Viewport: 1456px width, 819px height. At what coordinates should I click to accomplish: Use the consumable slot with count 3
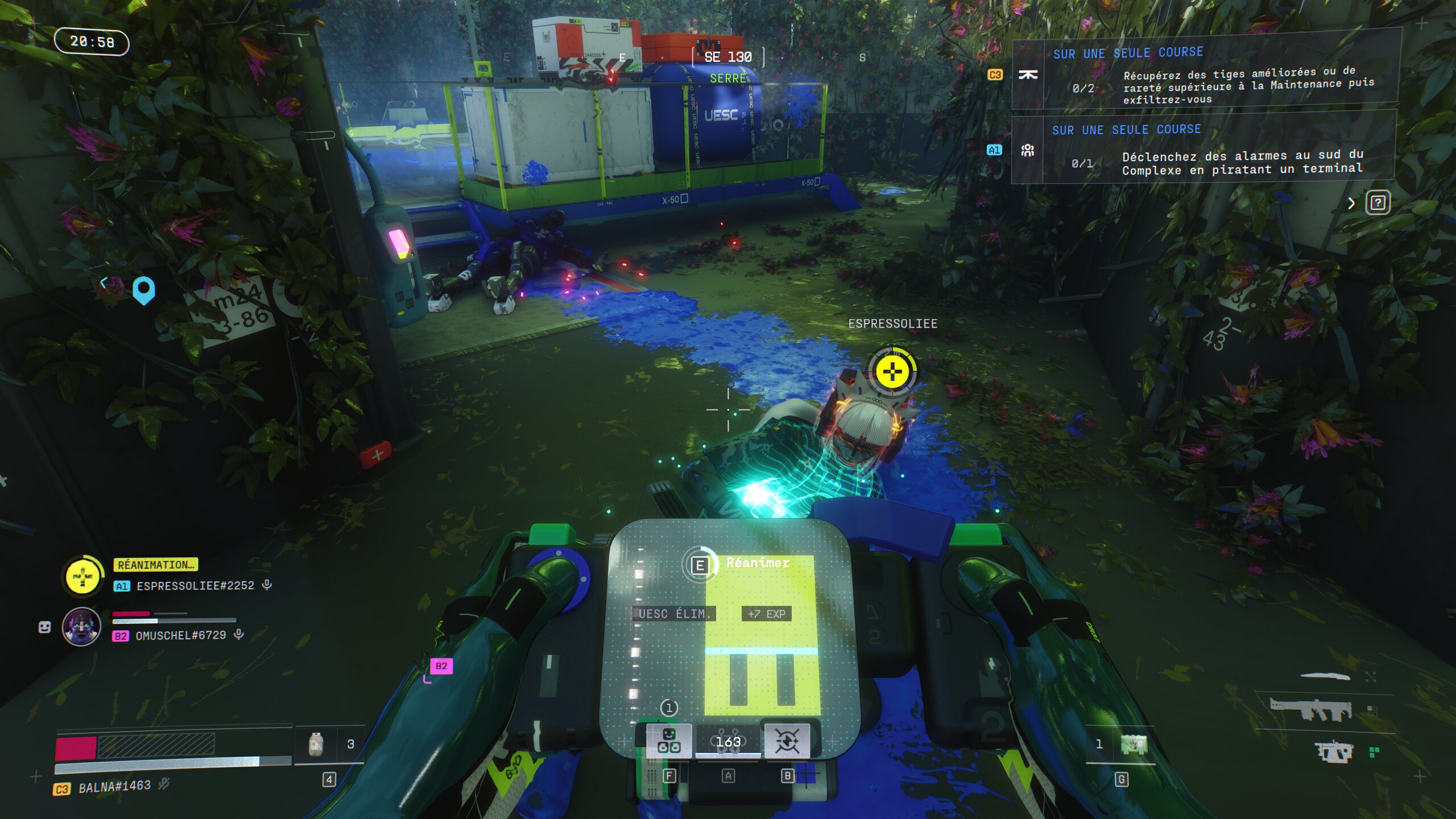tap(329, 744)
